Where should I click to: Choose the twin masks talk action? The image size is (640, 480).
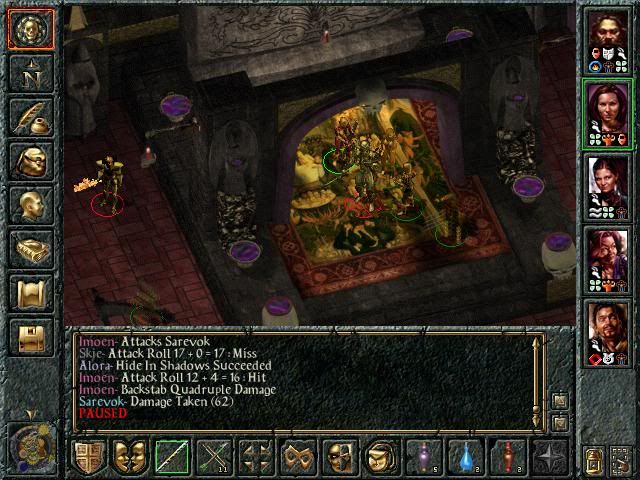click(130, 457)
